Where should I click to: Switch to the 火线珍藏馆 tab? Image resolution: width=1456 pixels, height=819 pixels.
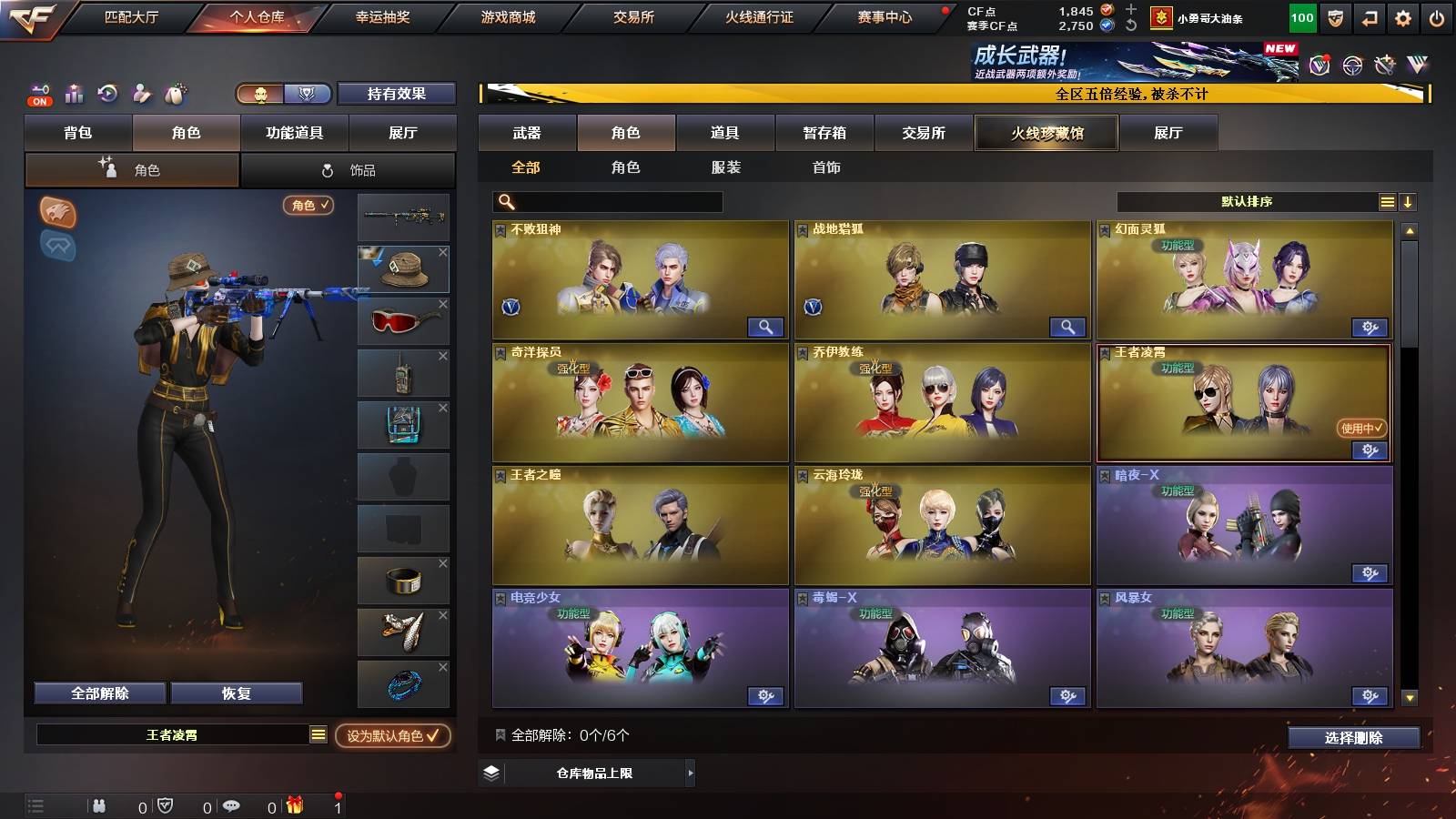[1045, 133]
